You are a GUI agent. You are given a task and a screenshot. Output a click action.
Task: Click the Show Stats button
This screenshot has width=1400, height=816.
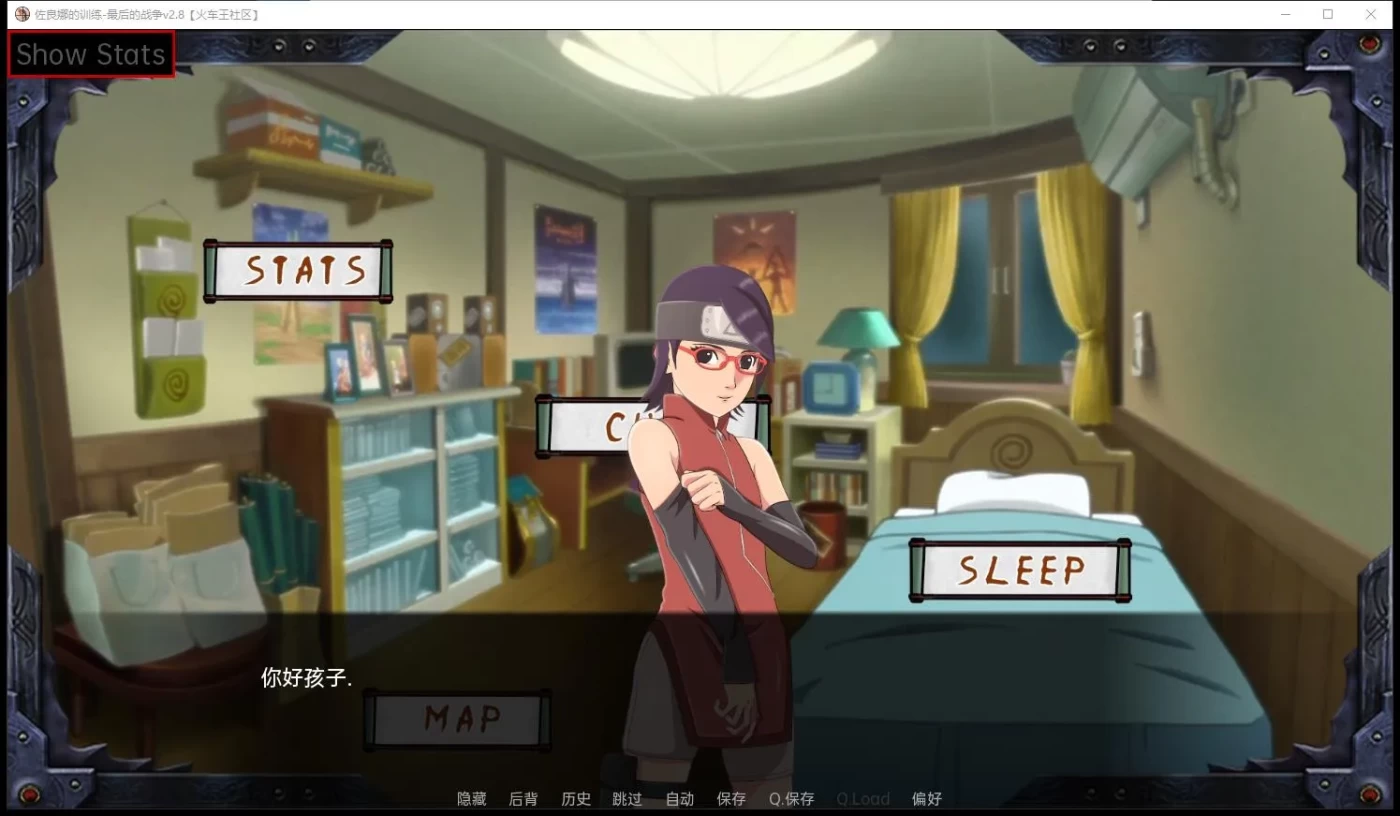[90, 54]
